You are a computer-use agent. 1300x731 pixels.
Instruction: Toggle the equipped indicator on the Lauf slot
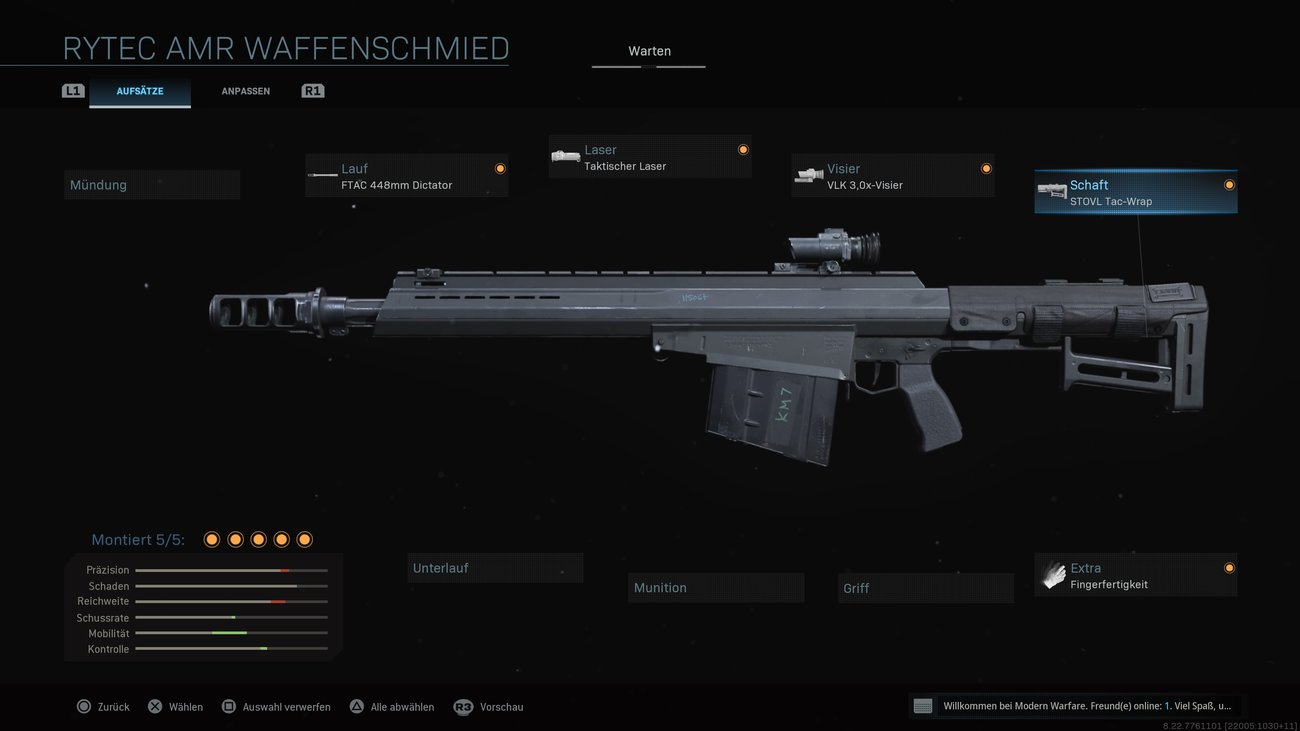pyautogui.click(x=500, y=168)
